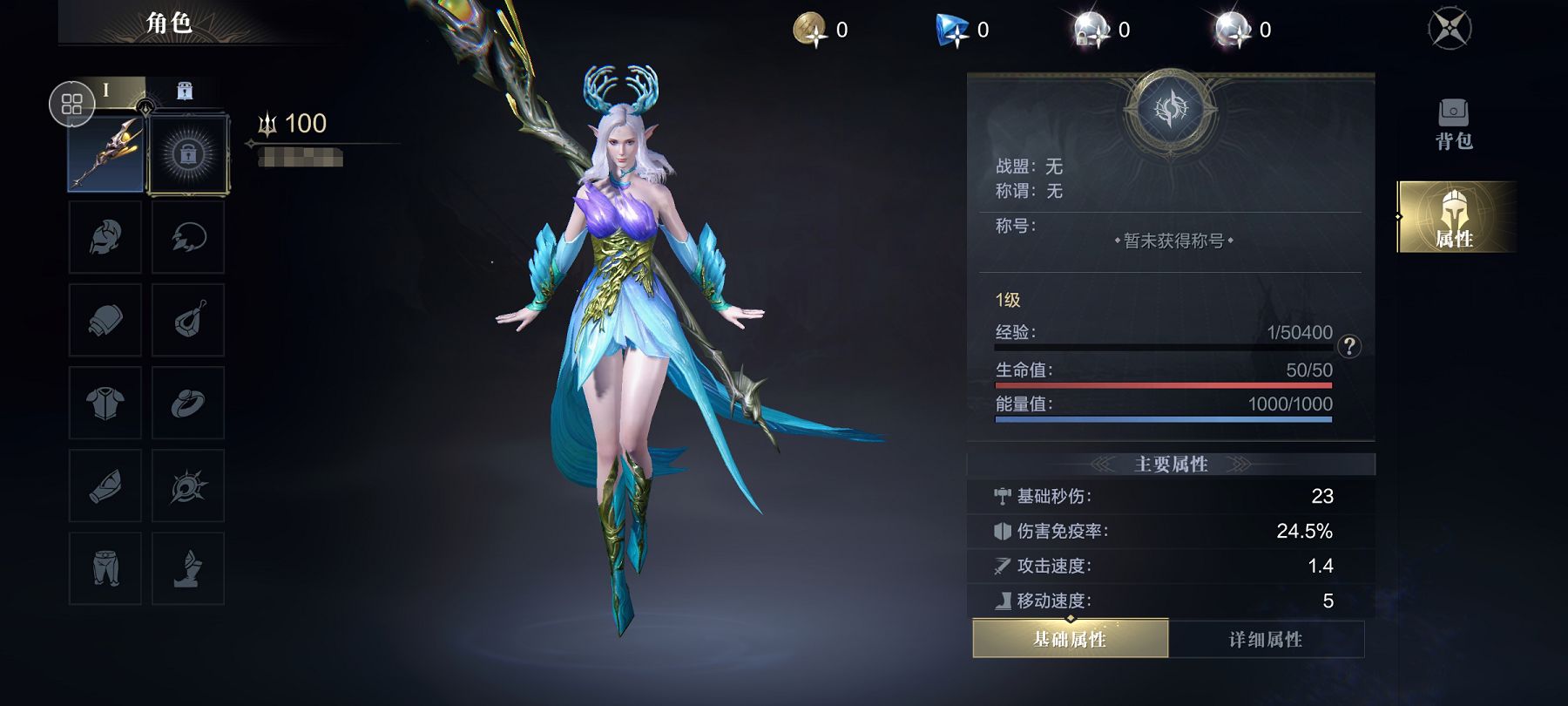Select the boots equipment slot
This screenshot has height=706, width=1568.
coord(188,568)
